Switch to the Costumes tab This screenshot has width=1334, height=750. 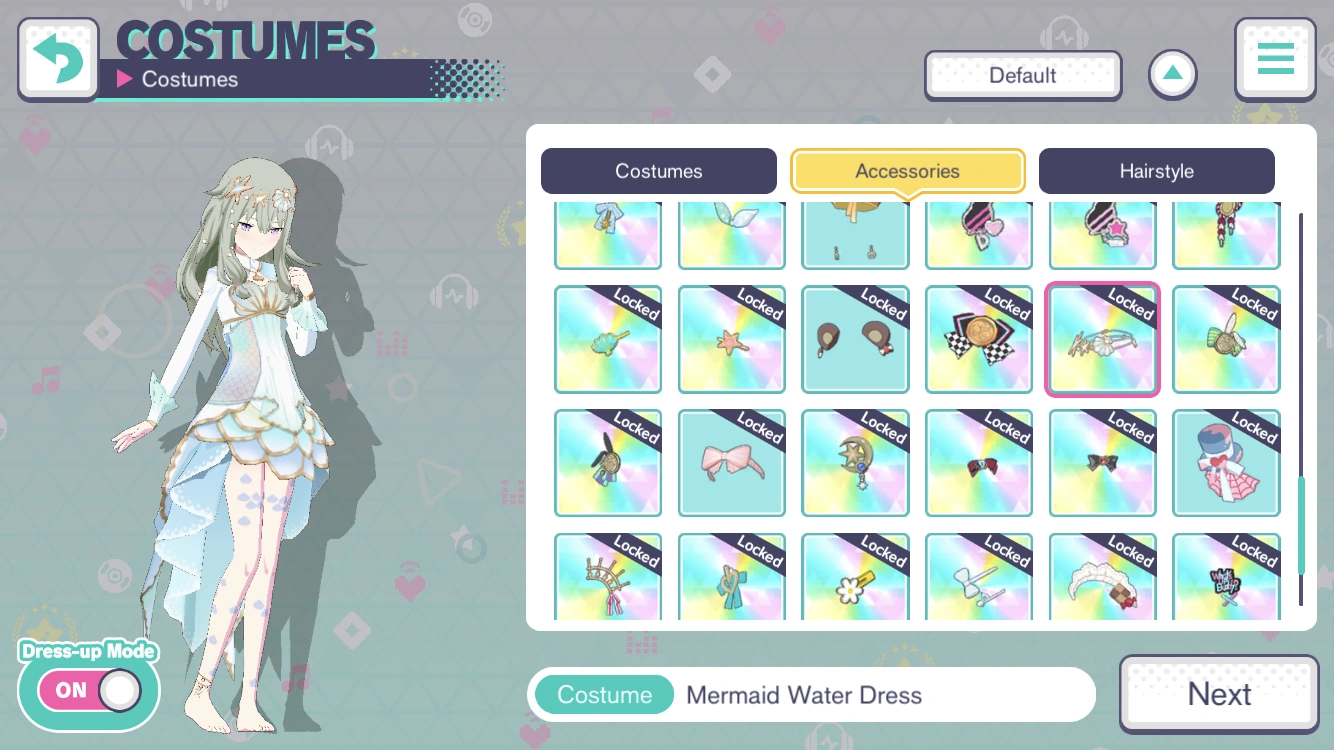click(x=659, y=171)
